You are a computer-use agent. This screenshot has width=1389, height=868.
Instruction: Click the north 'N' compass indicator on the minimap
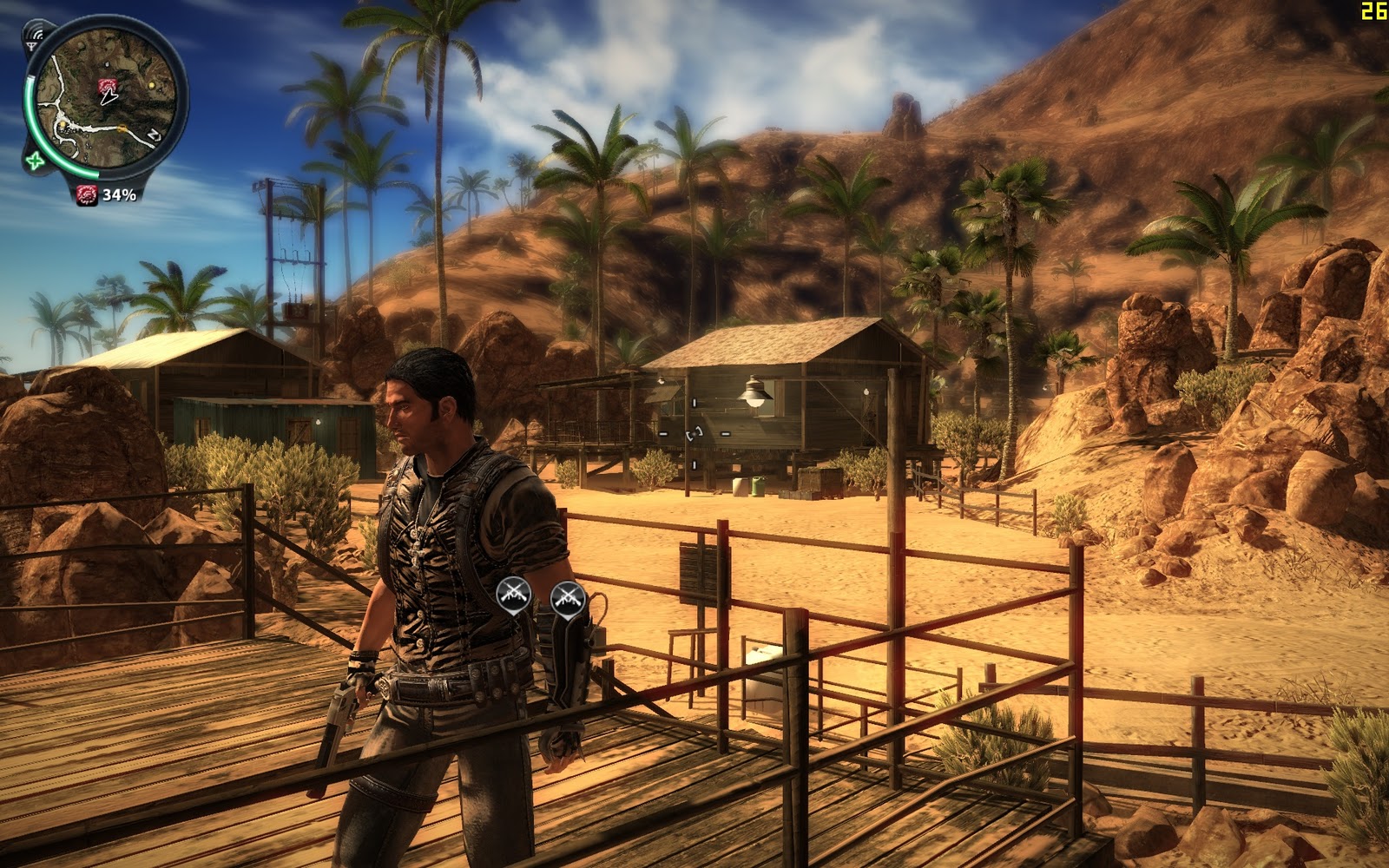pos(153,135)
